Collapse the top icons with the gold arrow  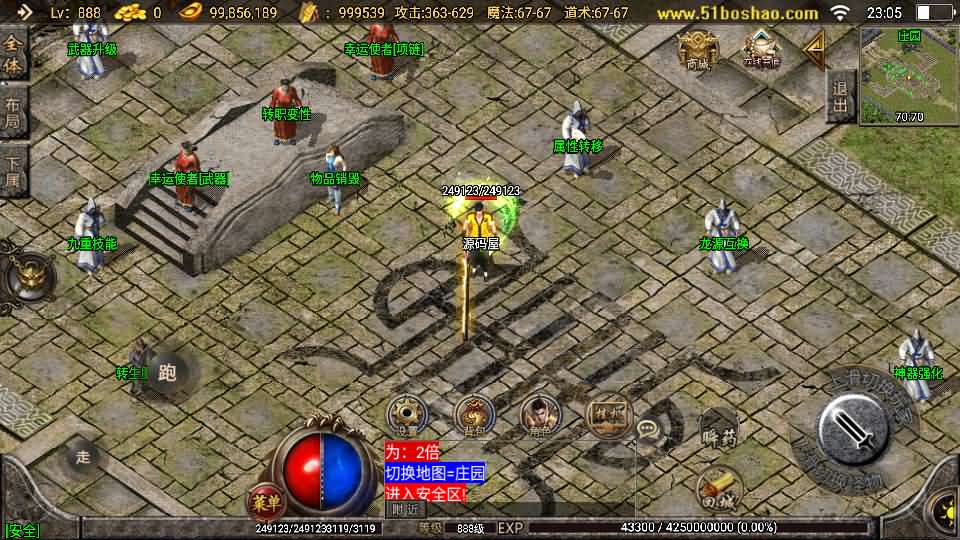coord(814,47)
